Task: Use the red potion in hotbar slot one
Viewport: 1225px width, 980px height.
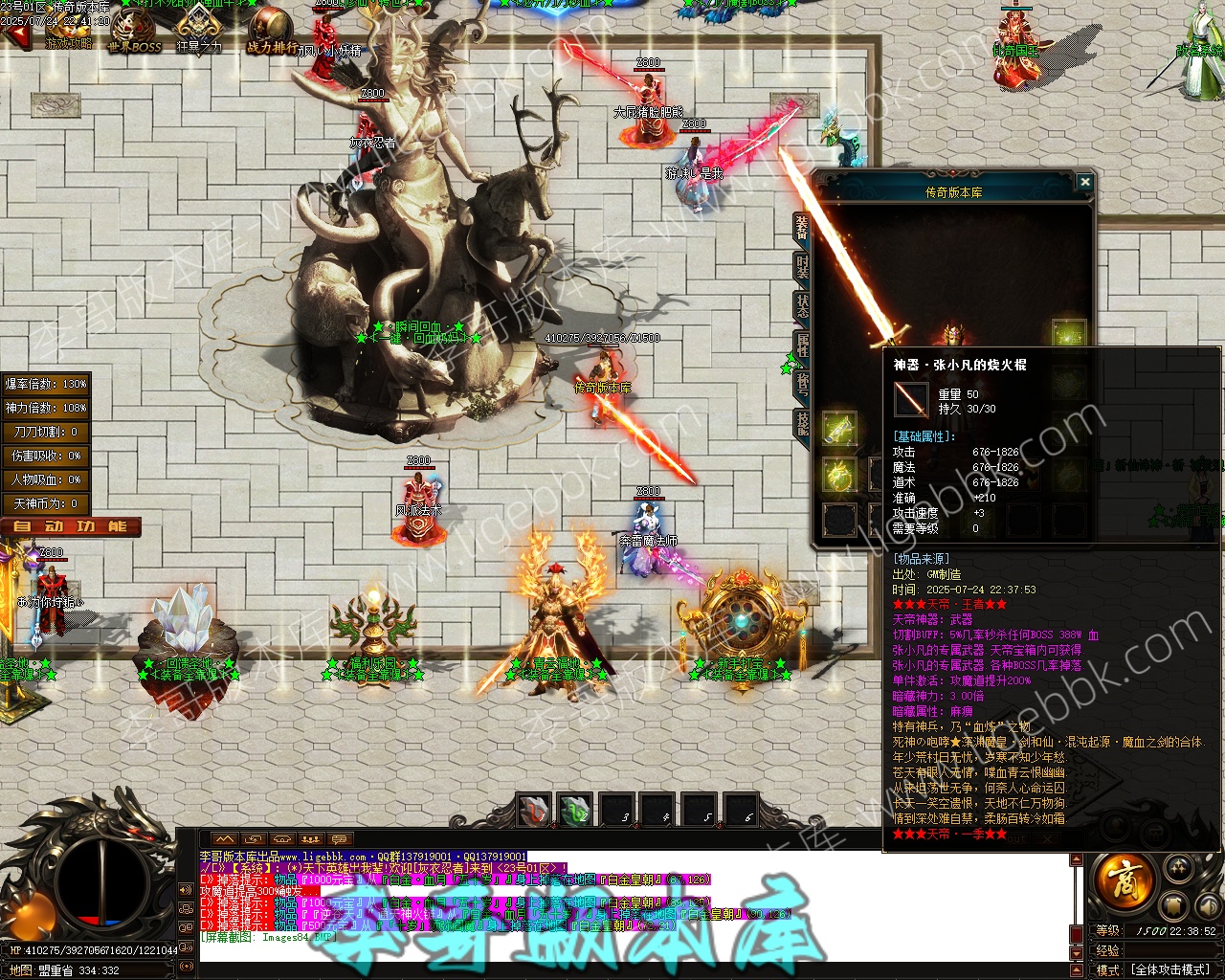Action: click(534, 811)
